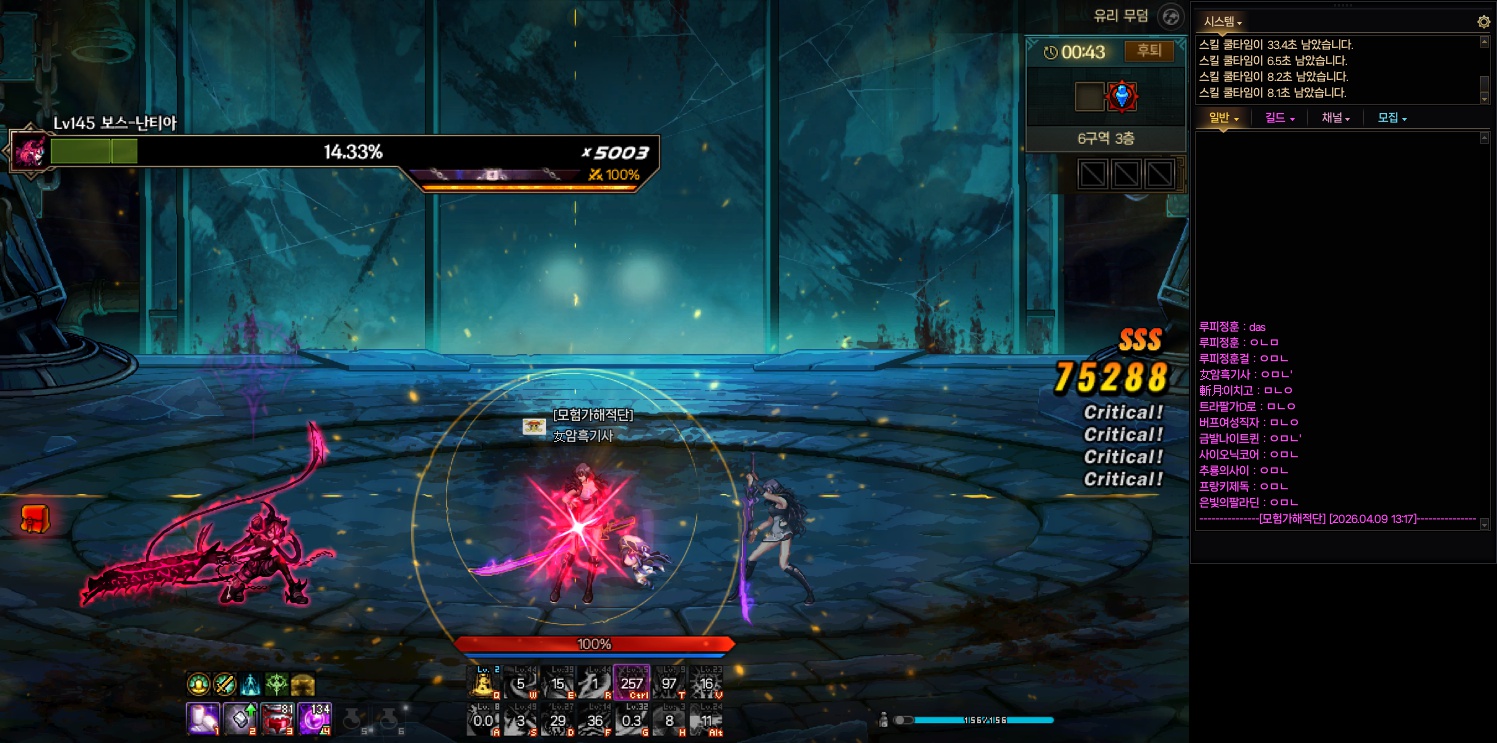Click the 후퇴 retreat button
This screenshot has height=743, width=1497.
point(1149,51)
